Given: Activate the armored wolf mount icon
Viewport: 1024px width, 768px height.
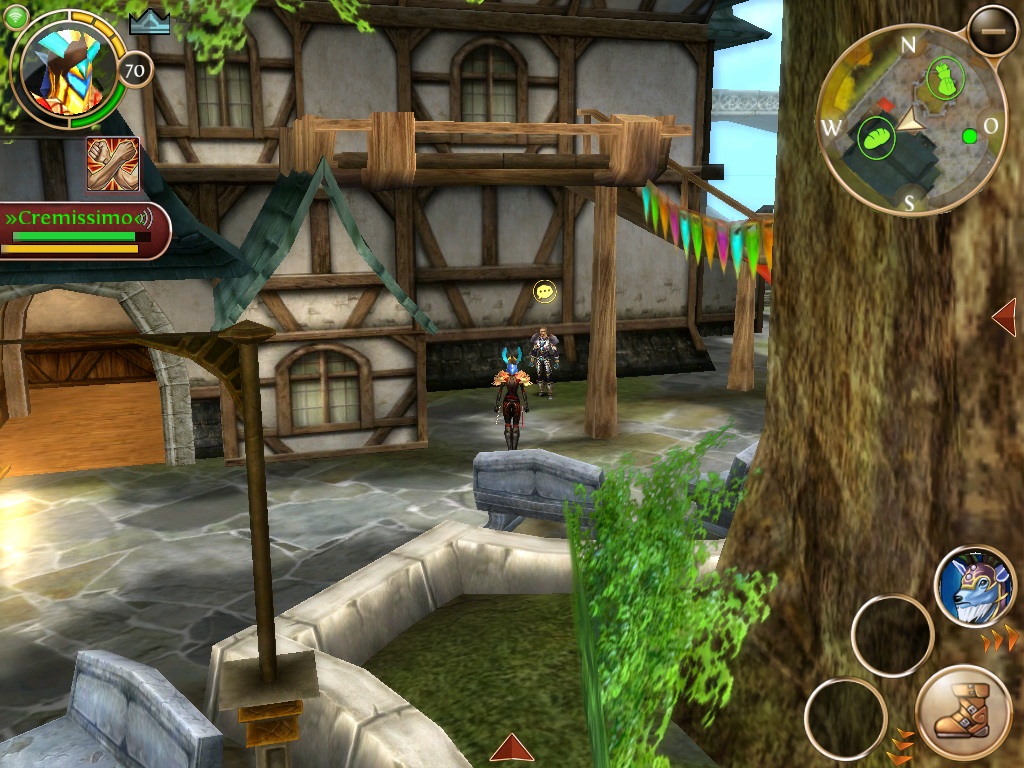Looking at the screenshot, I should click(x=975, y=586).
